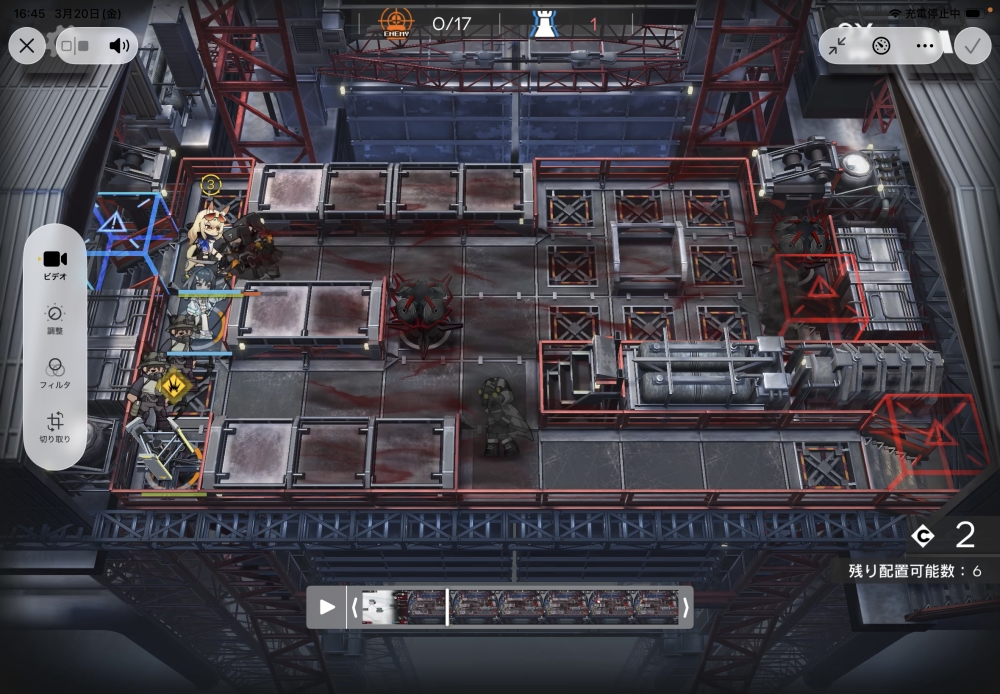The width and height of the screenshot is (1000, 694).
Task: Open the playback speed dial option
Action: 881,45
